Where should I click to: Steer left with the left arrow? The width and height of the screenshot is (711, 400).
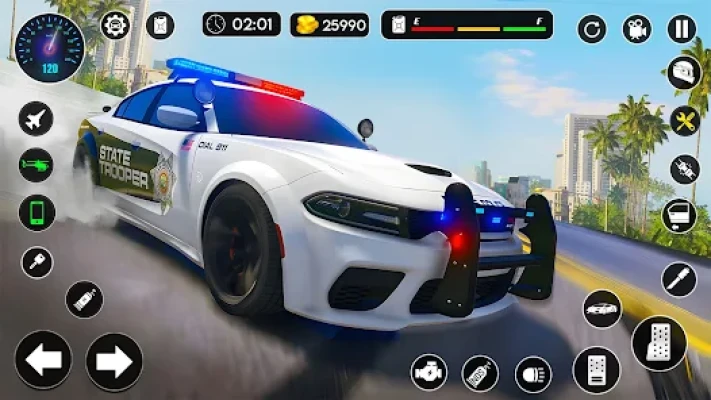click(43, 360)
